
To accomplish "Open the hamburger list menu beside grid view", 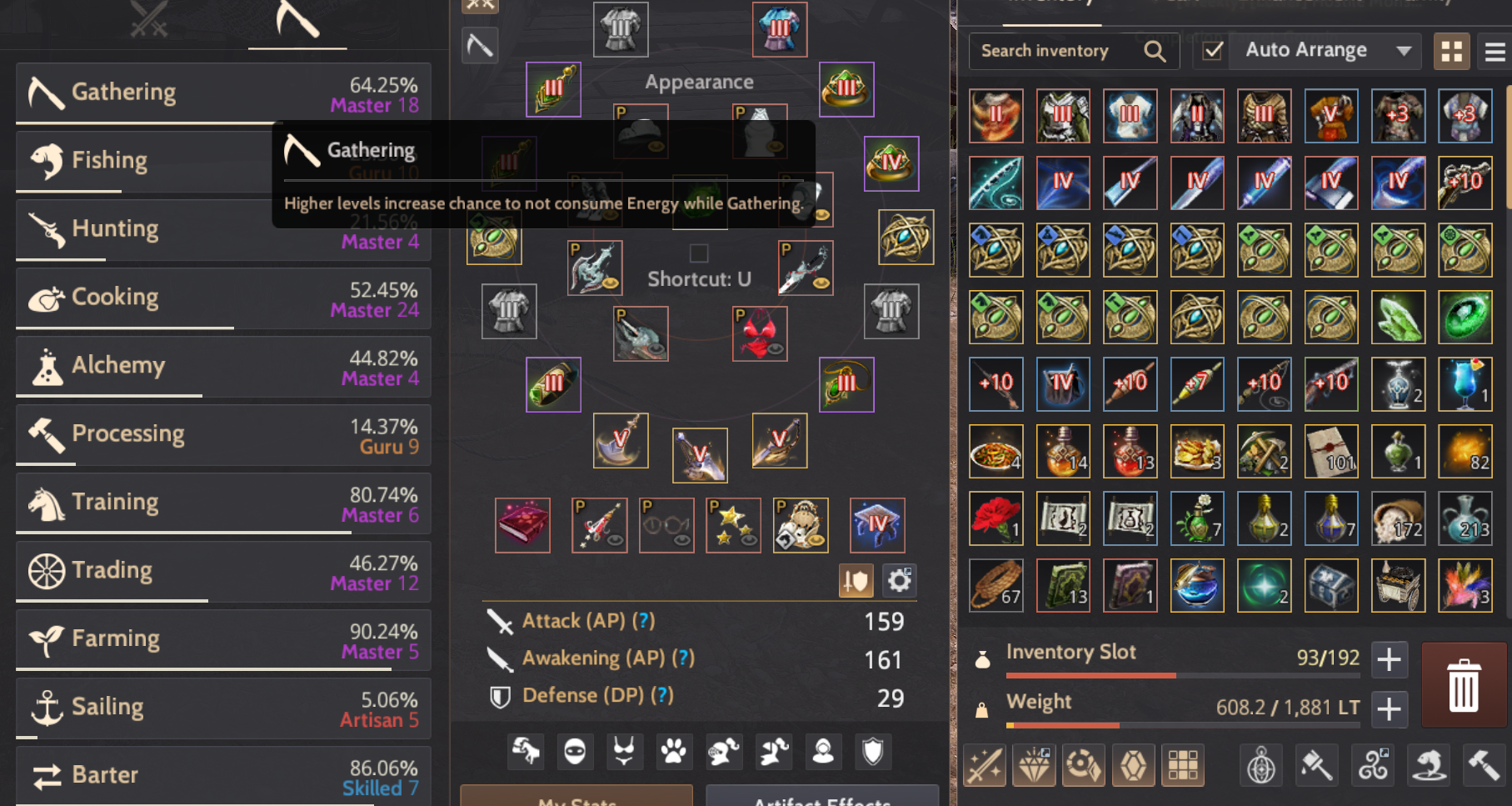I will pos(1494,51).
